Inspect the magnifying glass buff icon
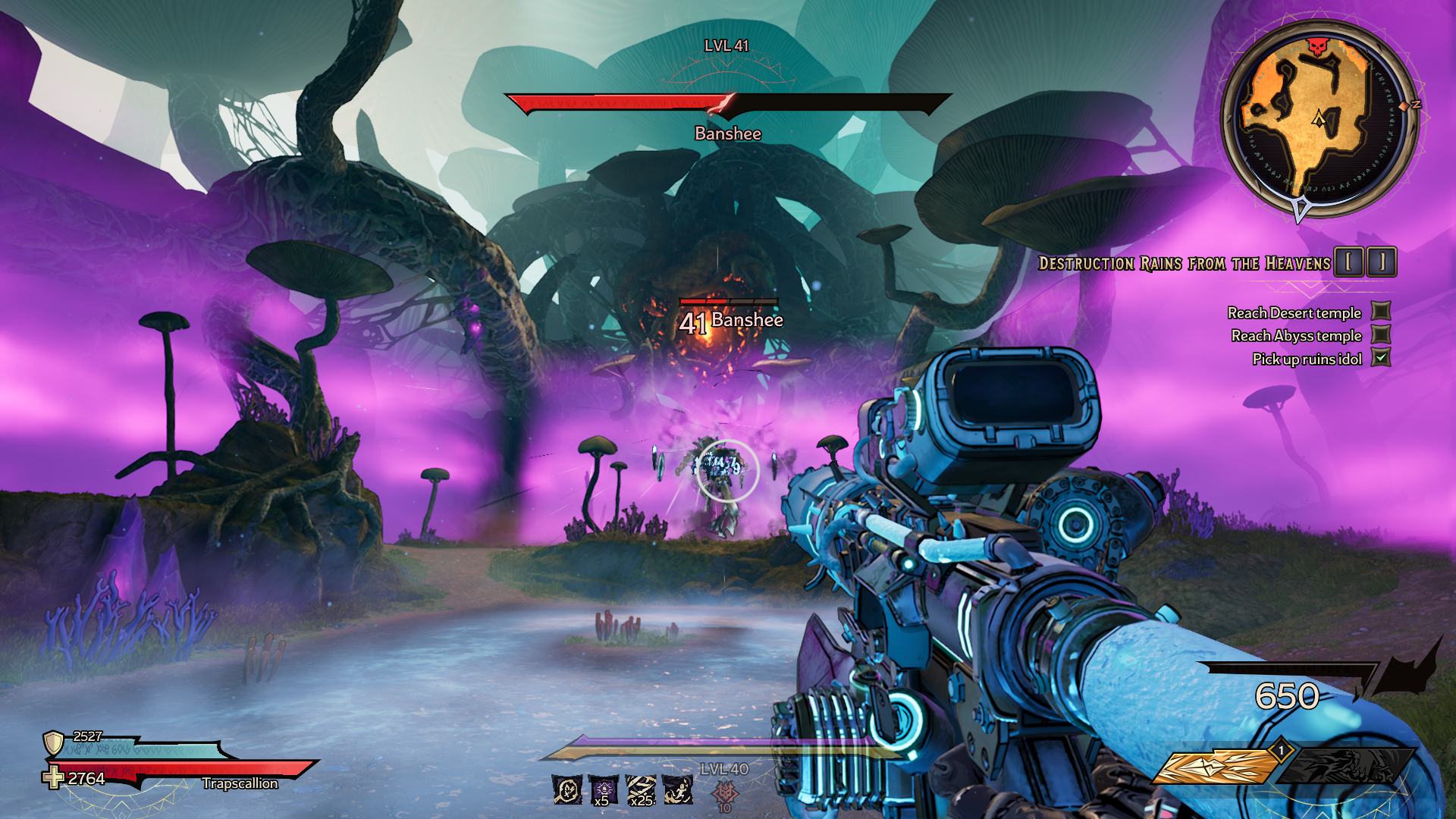Screen dimensions: 1456x819 tap(566, 790)
